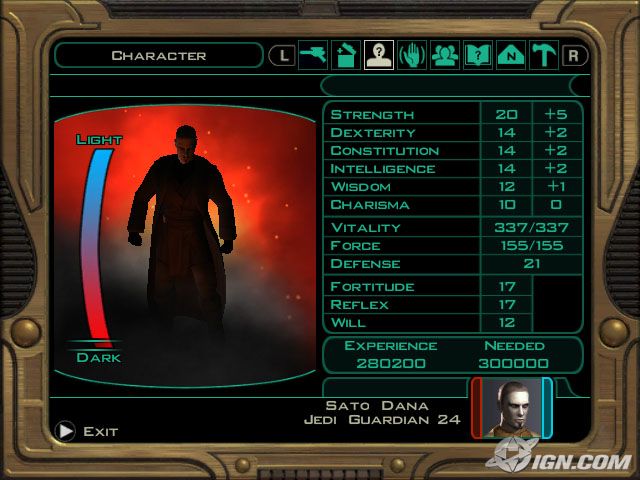The width and height of the screenshot is (640, 480).
Task: Switch to the Inventory box tab
Action: pos(346,55)
